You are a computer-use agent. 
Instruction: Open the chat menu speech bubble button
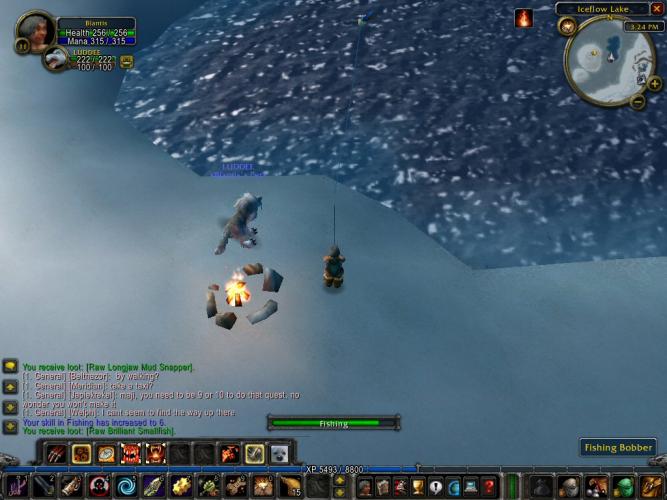(x=9, y=366)
